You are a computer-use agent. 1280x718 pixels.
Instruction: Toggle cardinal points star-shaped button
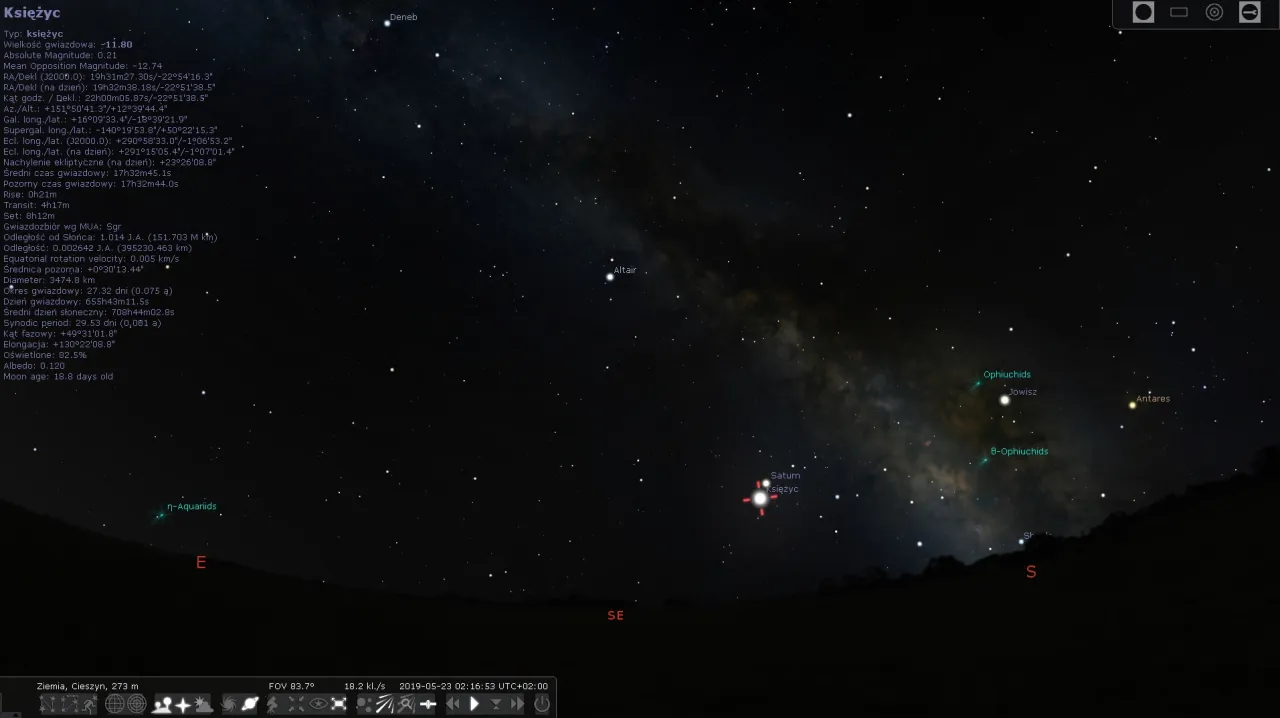[183, 704]
